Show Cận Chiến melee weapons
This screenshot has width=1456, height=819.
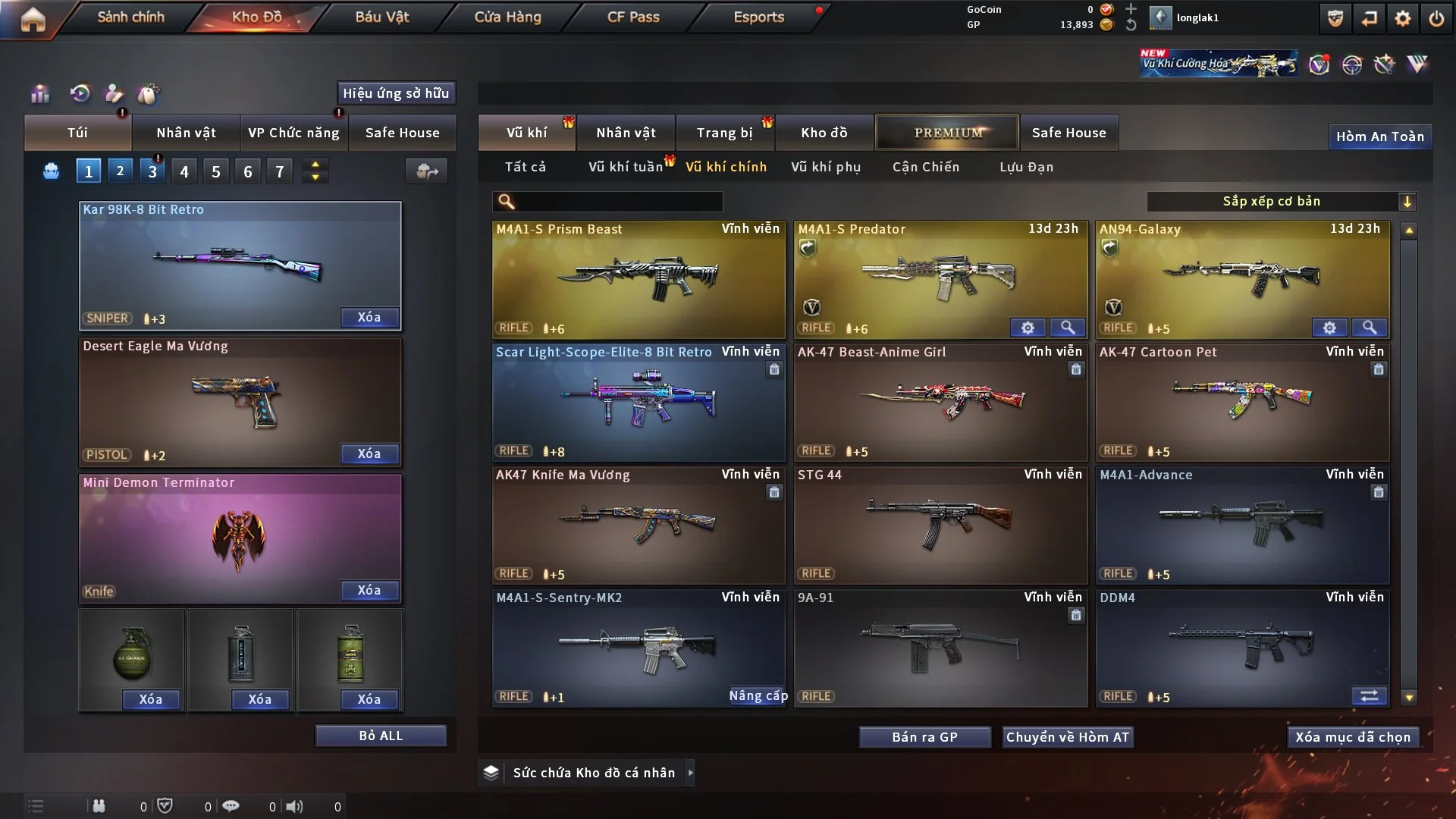pos(926,167)
